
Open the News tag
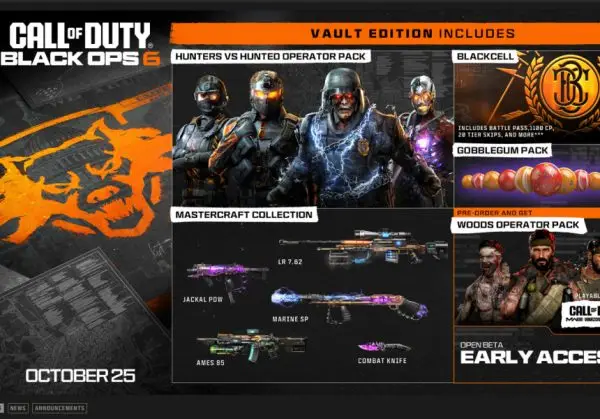tap(18, 409)
